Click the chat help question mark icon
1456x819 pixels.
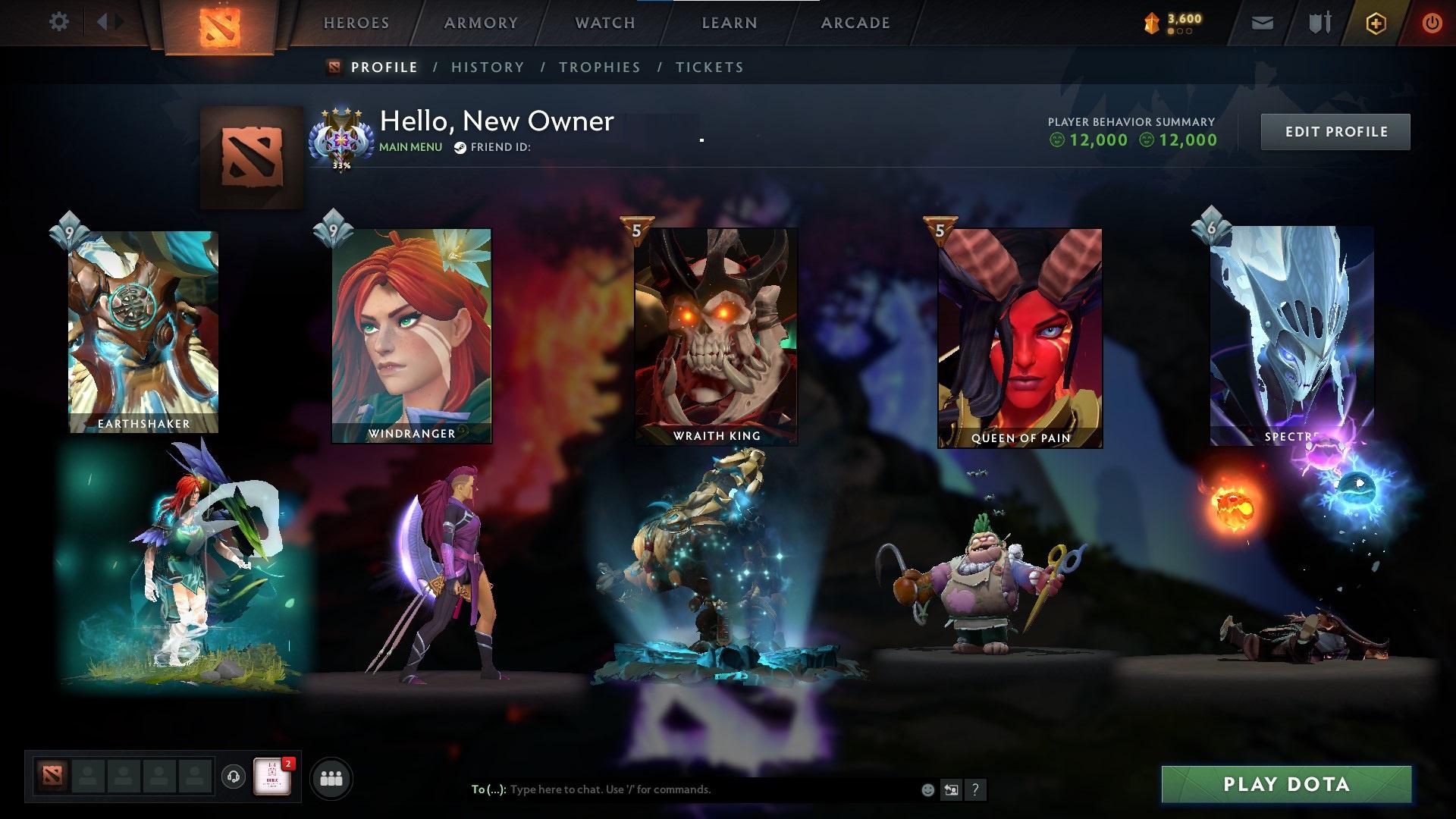pyautogui.click(x=975, y=789)
